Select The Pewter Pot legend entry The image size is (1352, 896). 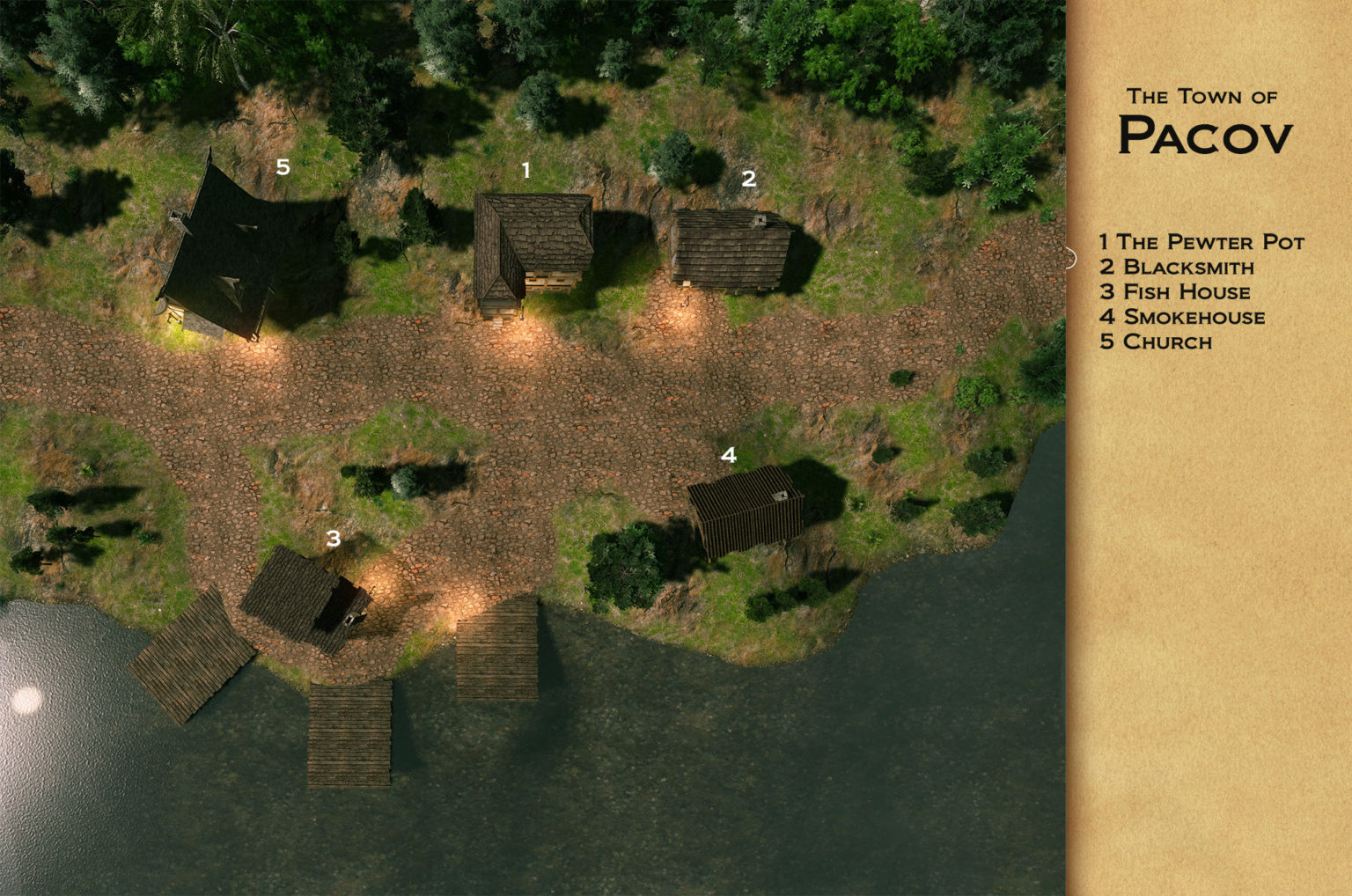click(1201, 242)
